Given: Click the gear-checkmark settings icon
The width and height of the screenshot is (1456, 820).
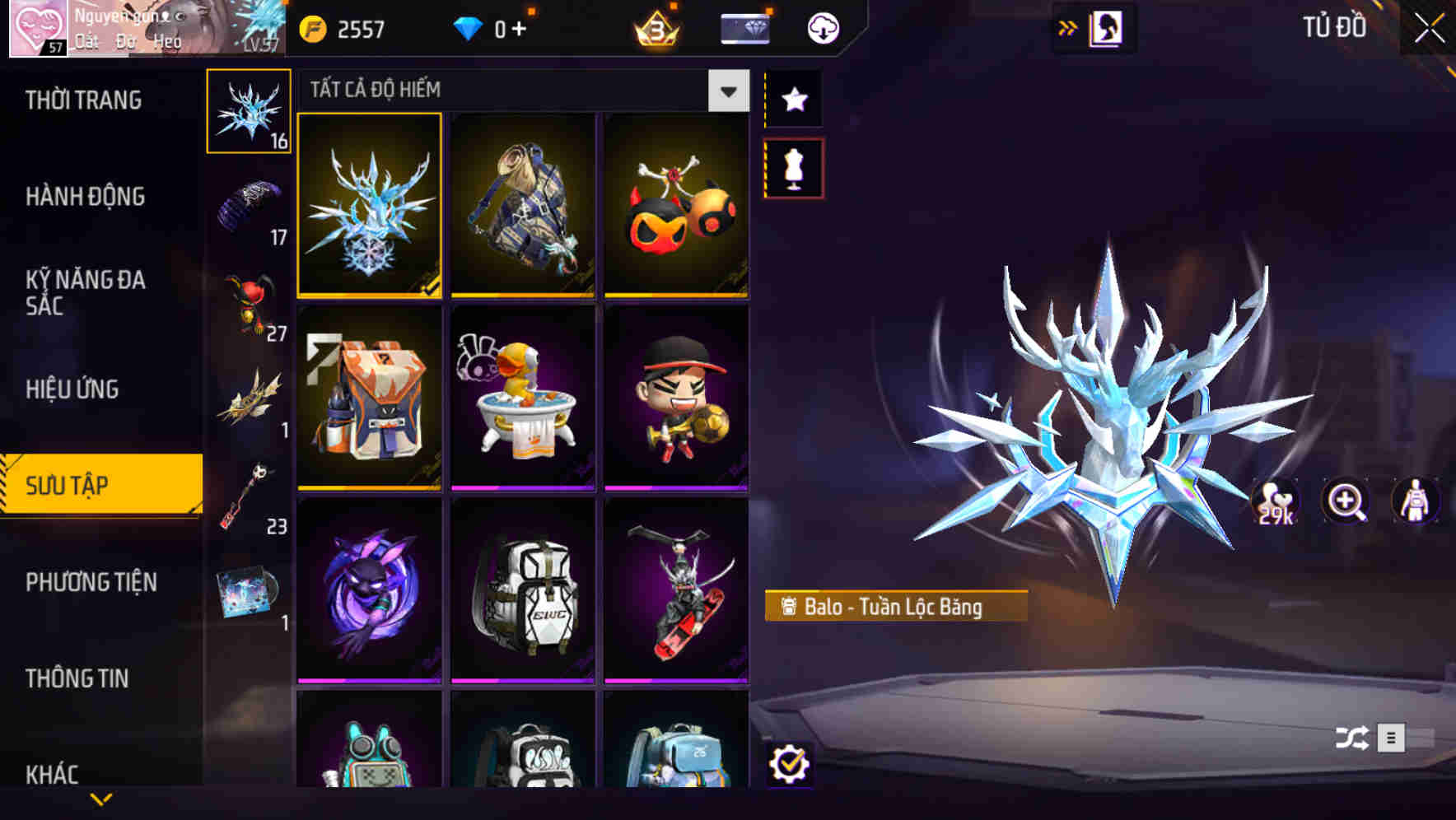Looking at the screenshot, I should click(791, 765).
